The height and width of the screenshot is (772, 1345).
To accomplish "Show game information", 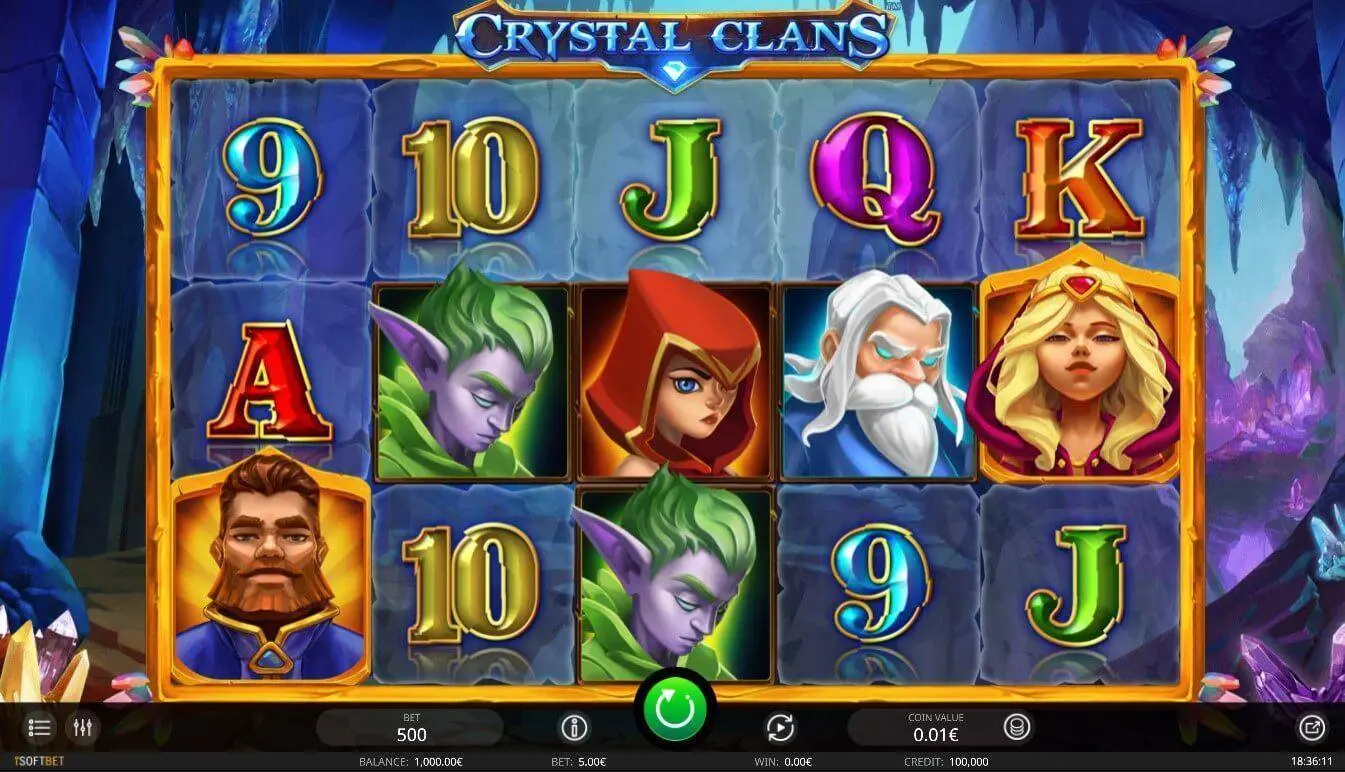I will tap(574, 727).
